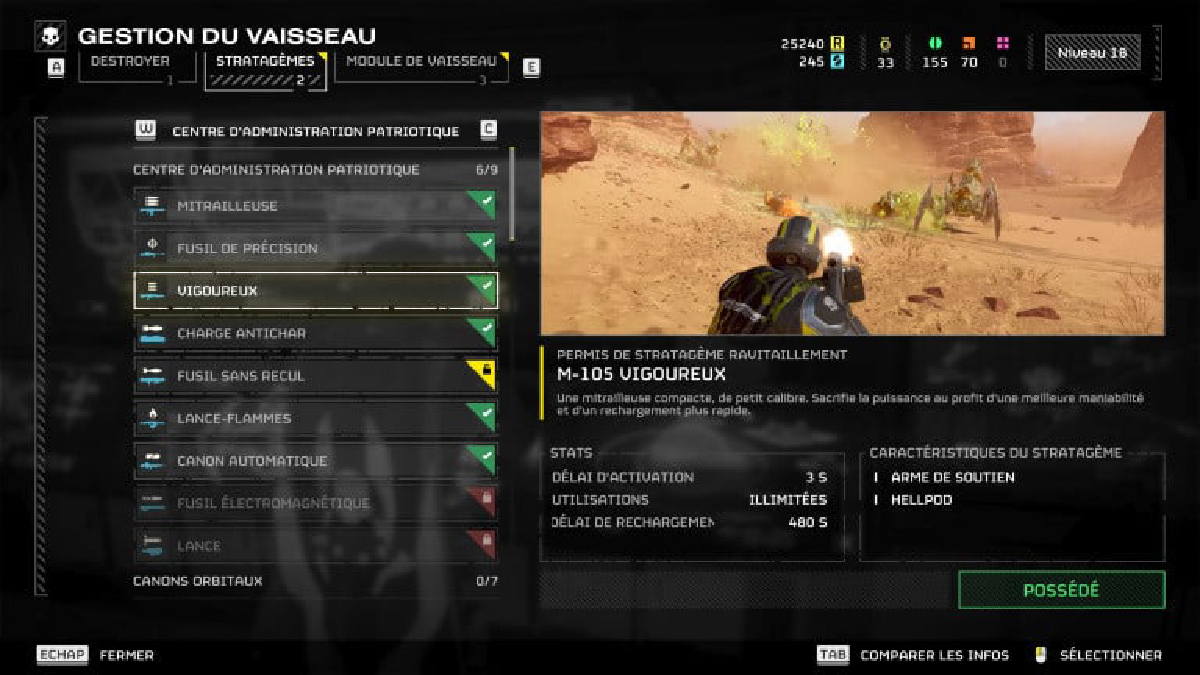Click the Centre d'Administration Patriotique header
The image size is (1200, 675).
pos(315,131)
